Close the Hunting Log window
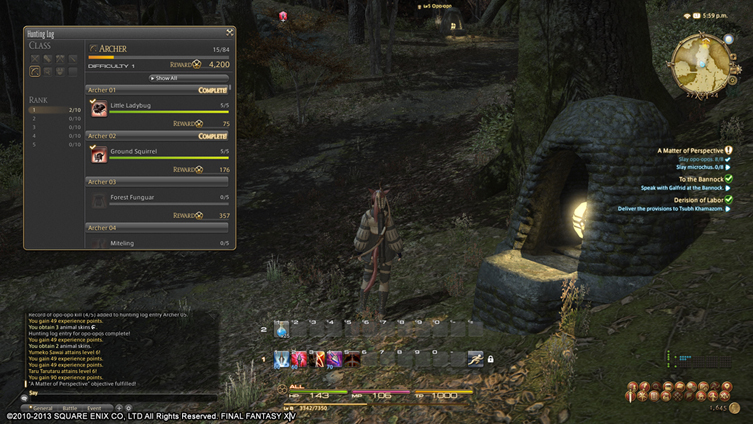Screen dimensions: 753x424 tap(231, 33)
